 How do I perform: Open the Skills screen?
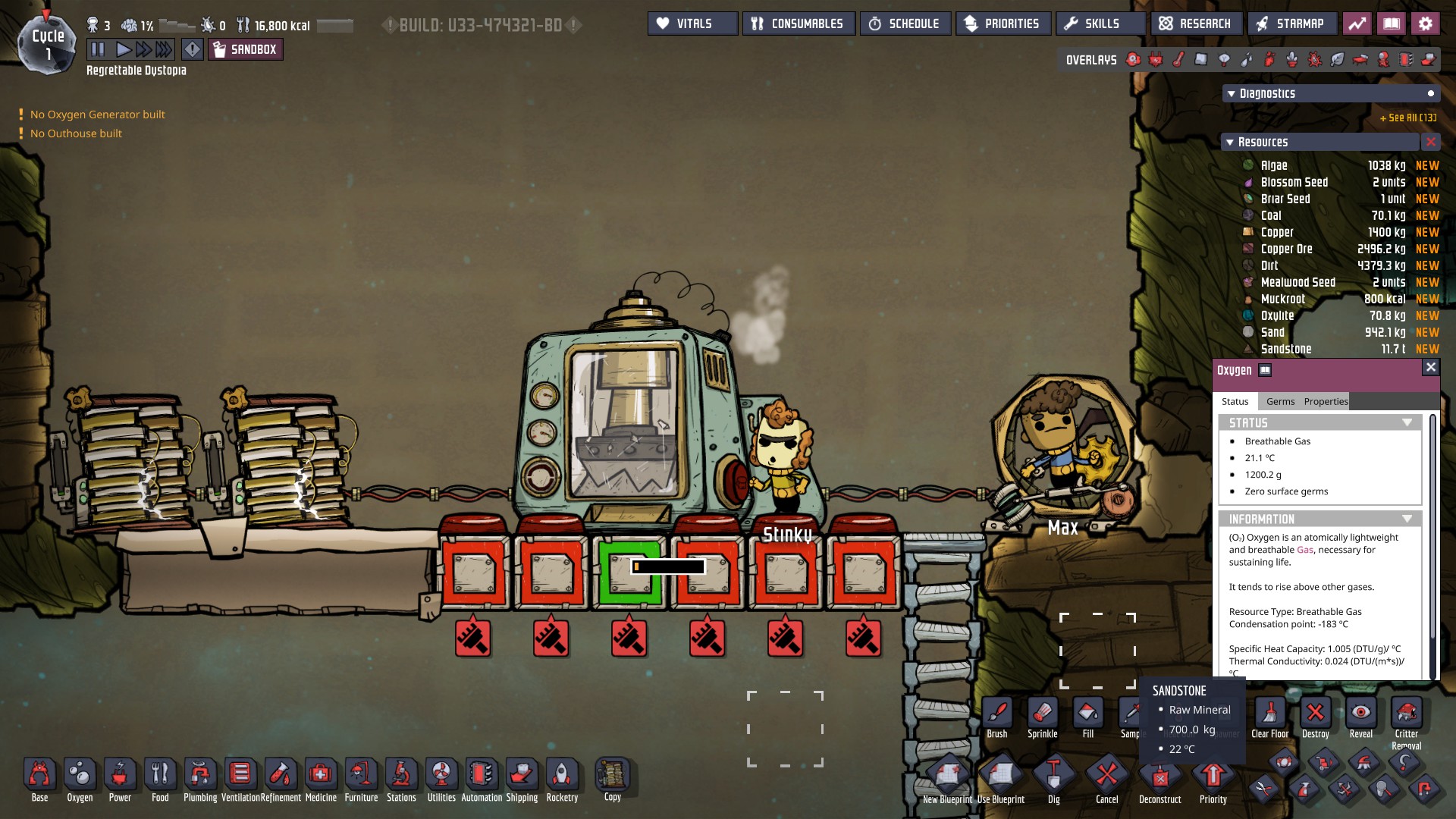coord(1100,24)
